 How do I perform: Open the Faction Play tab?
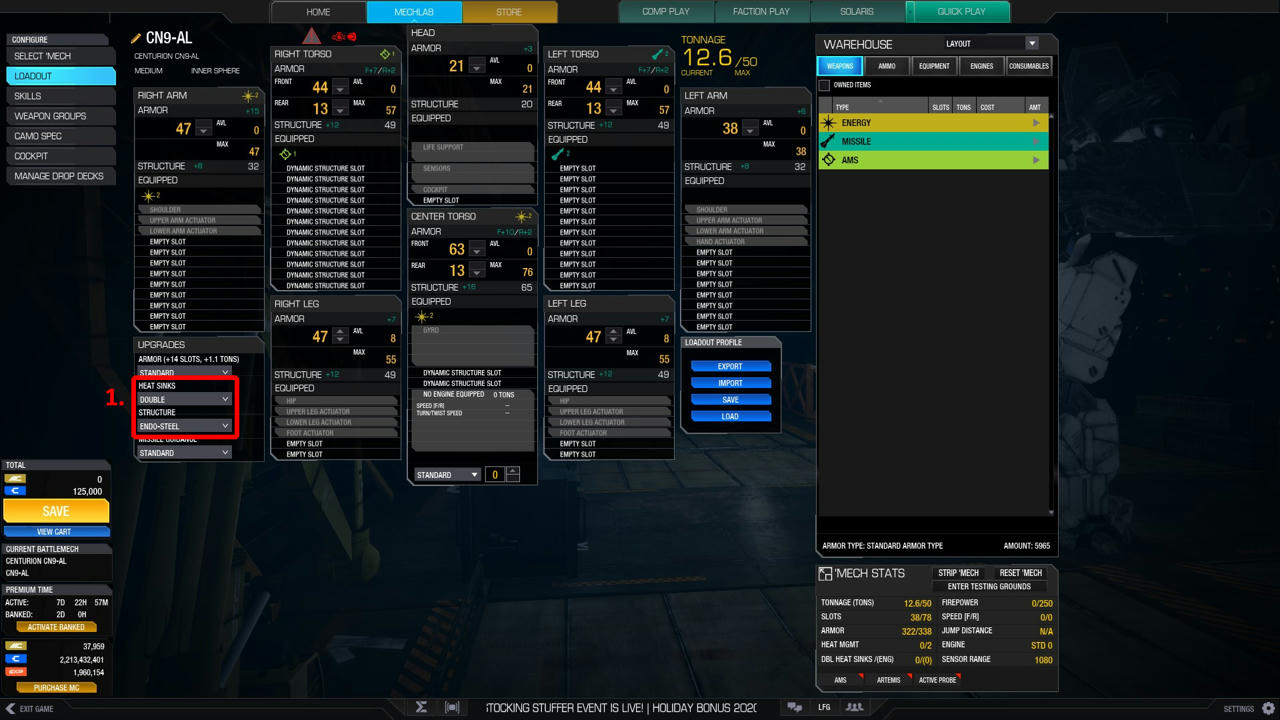point(761,12)
